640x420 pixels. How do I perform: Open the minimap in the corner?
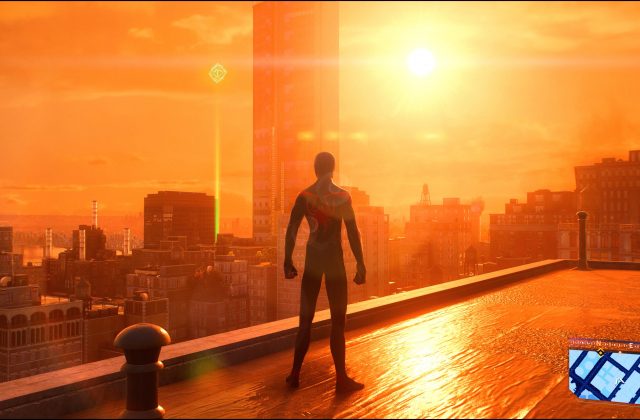click(604, 371)
